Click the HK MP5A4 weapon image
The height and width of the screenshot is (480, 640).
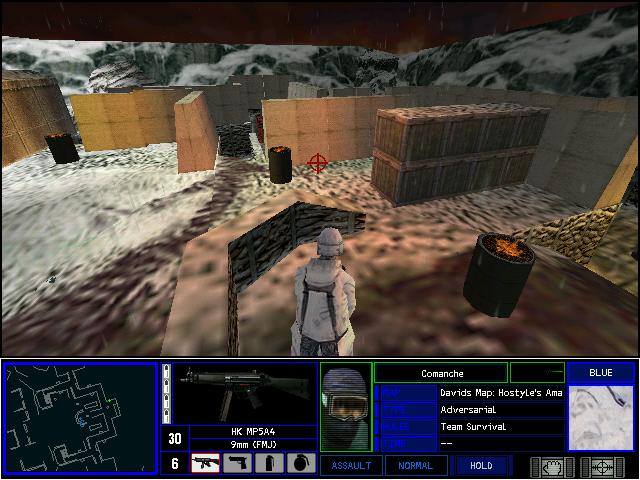point(238,392)
